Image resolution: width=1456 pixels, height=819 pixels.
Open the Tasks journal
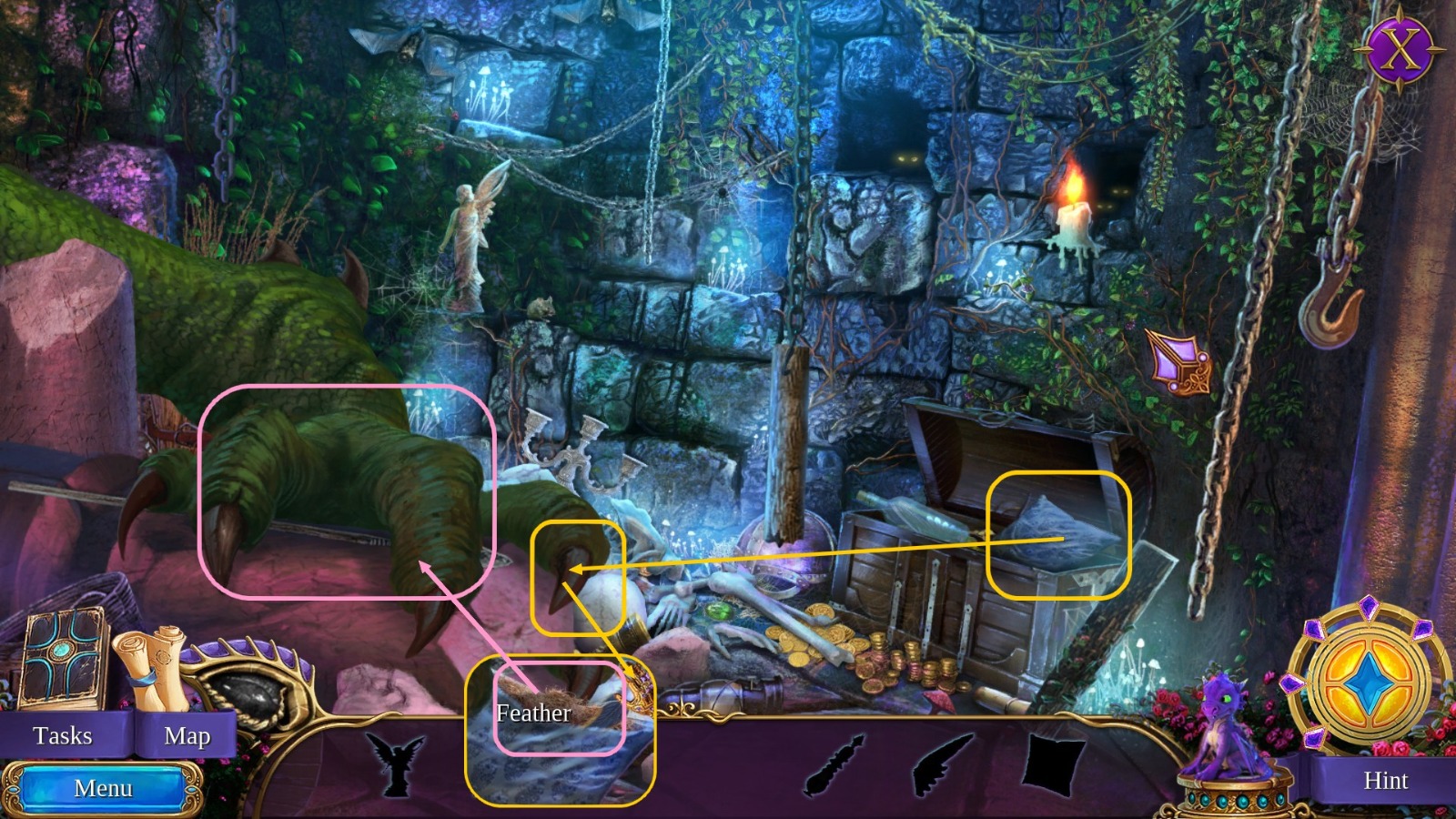pos(64,735)
